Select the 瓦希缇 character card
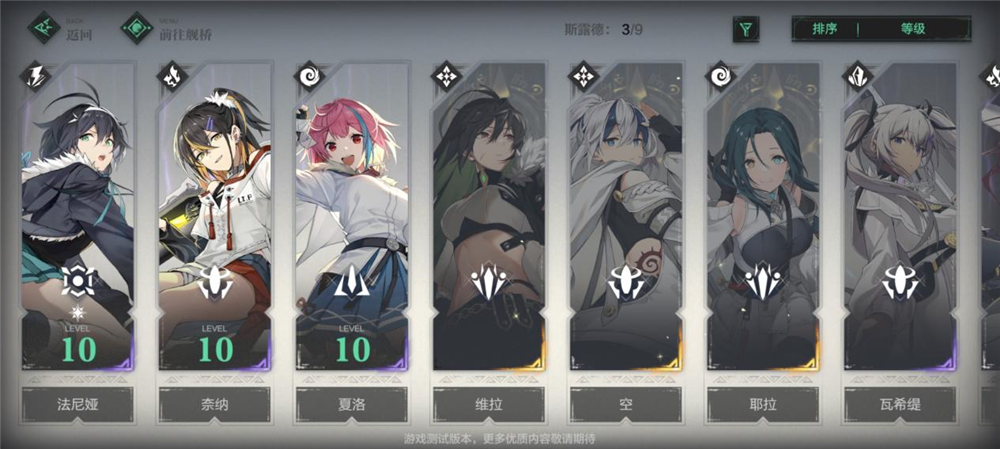Image resolution: width=1000 pixels, height=449 pixels. (899, 220)
